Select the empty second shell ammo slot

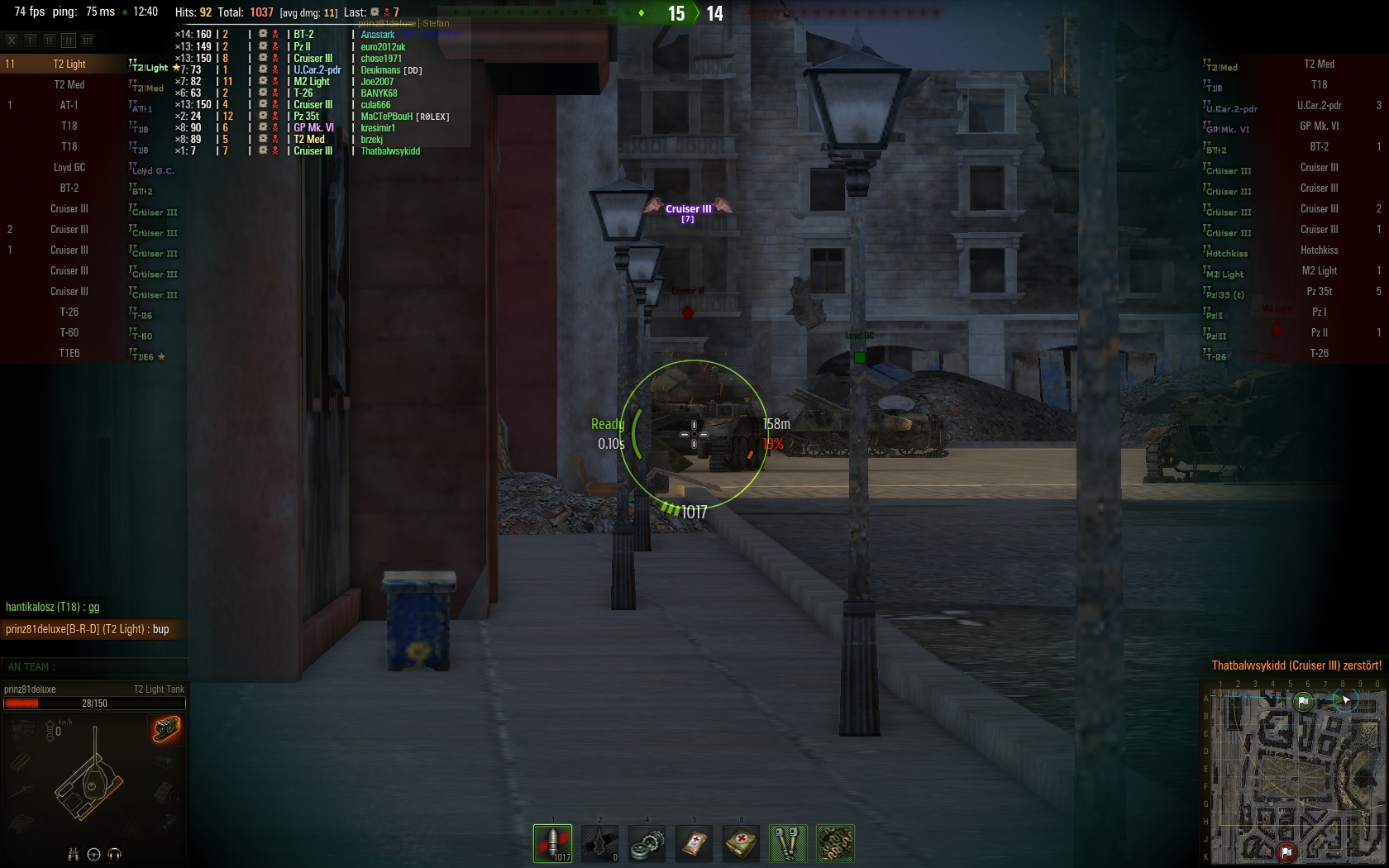(x=599, y=843)
